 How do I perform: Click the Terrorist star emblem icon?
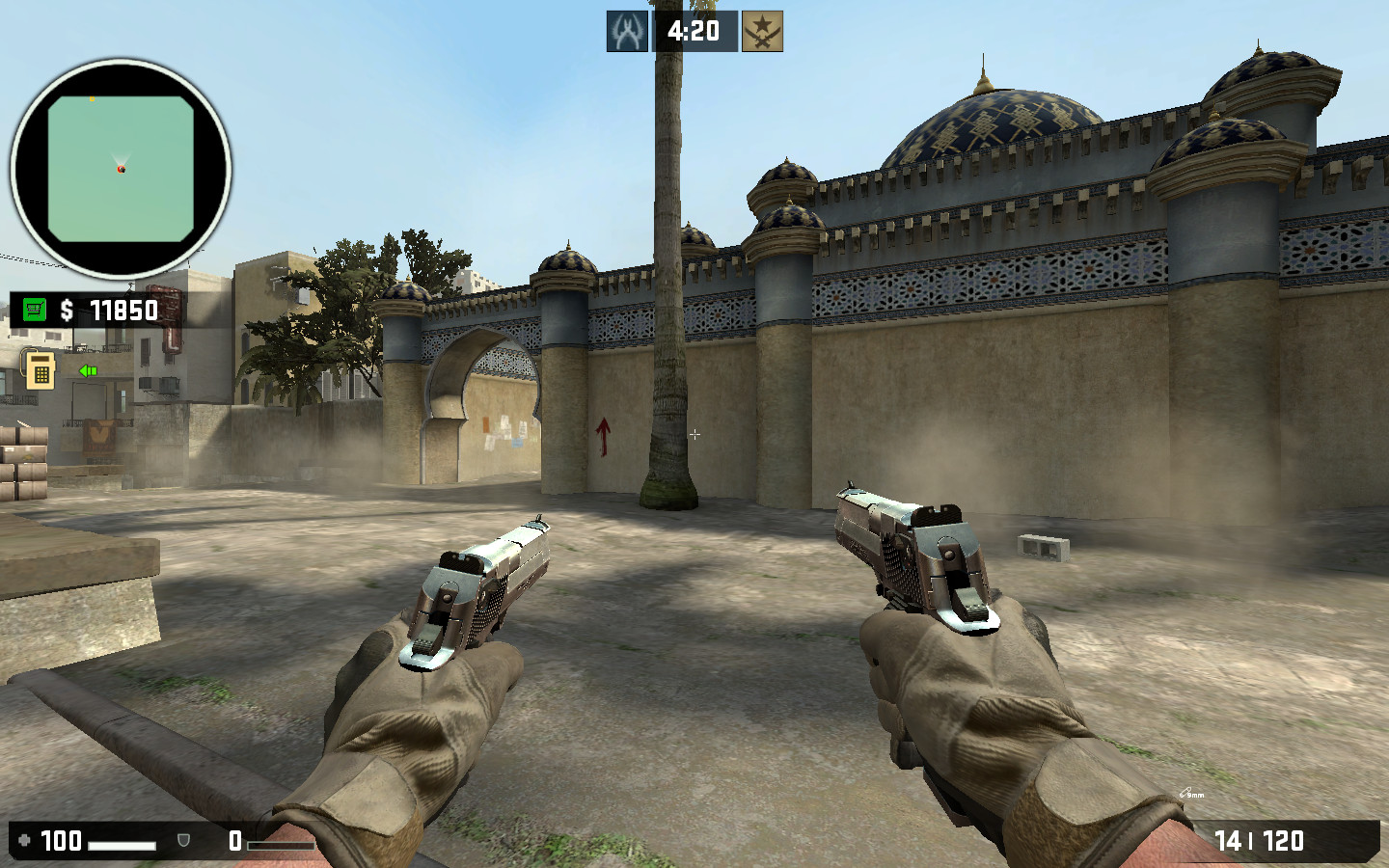(761, 30)
